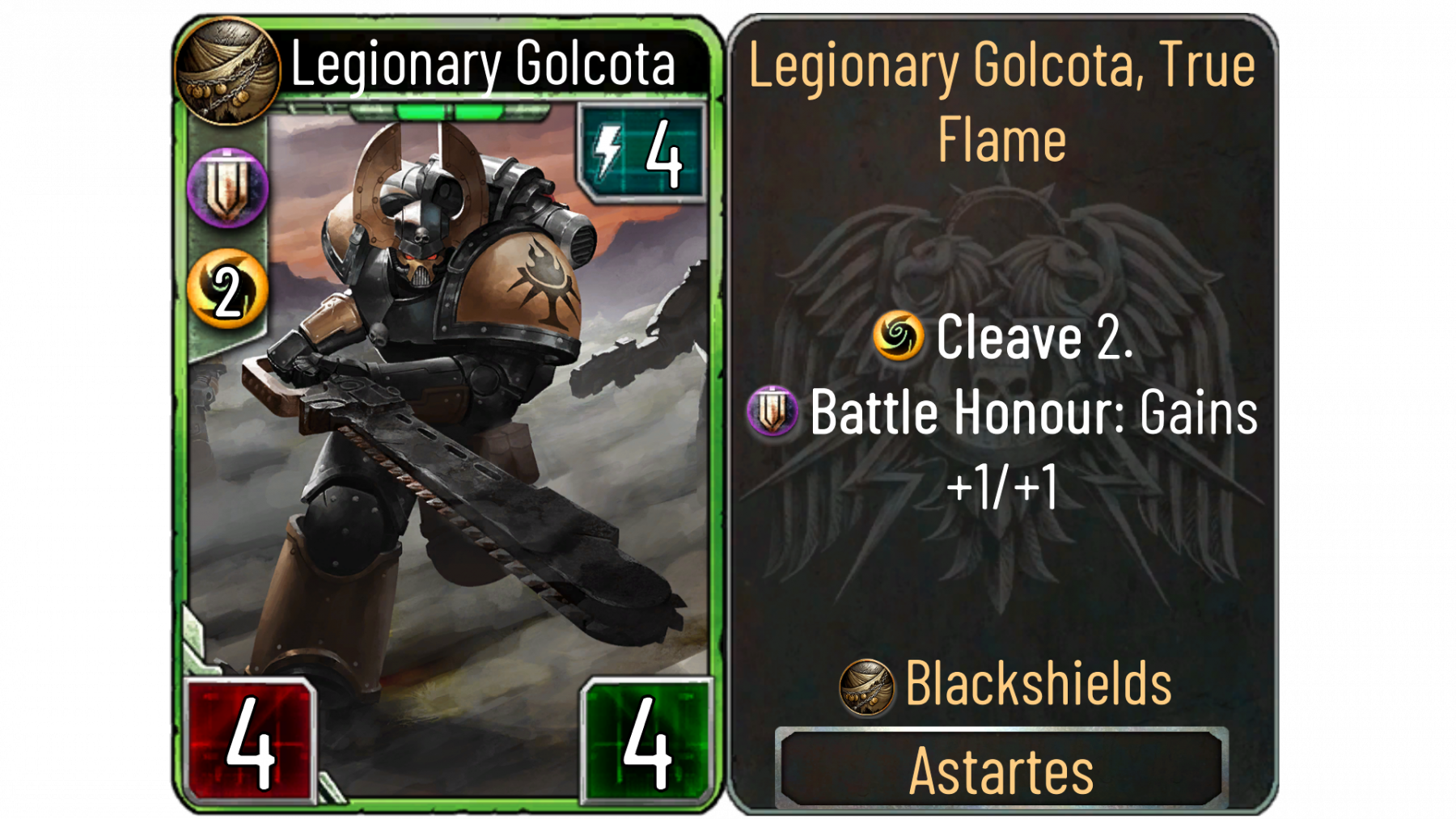Click the Battle Honour shield icon on the card
Image resolution: width=1456 pixels, height=819 pixels.
227,188
